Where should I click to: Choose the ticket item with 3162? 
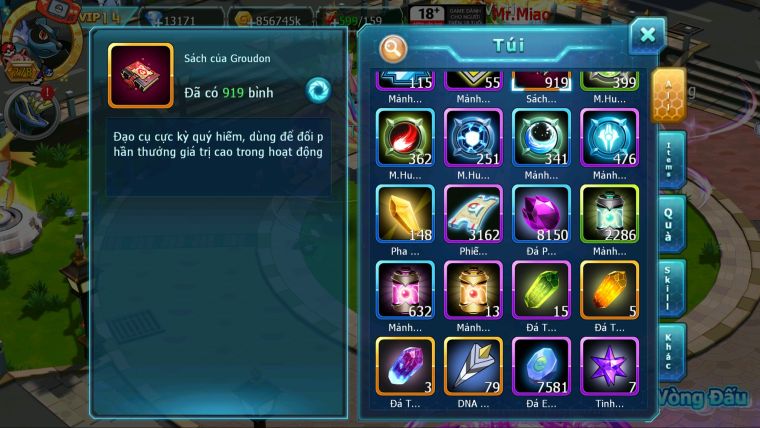[x=473, y=213]
